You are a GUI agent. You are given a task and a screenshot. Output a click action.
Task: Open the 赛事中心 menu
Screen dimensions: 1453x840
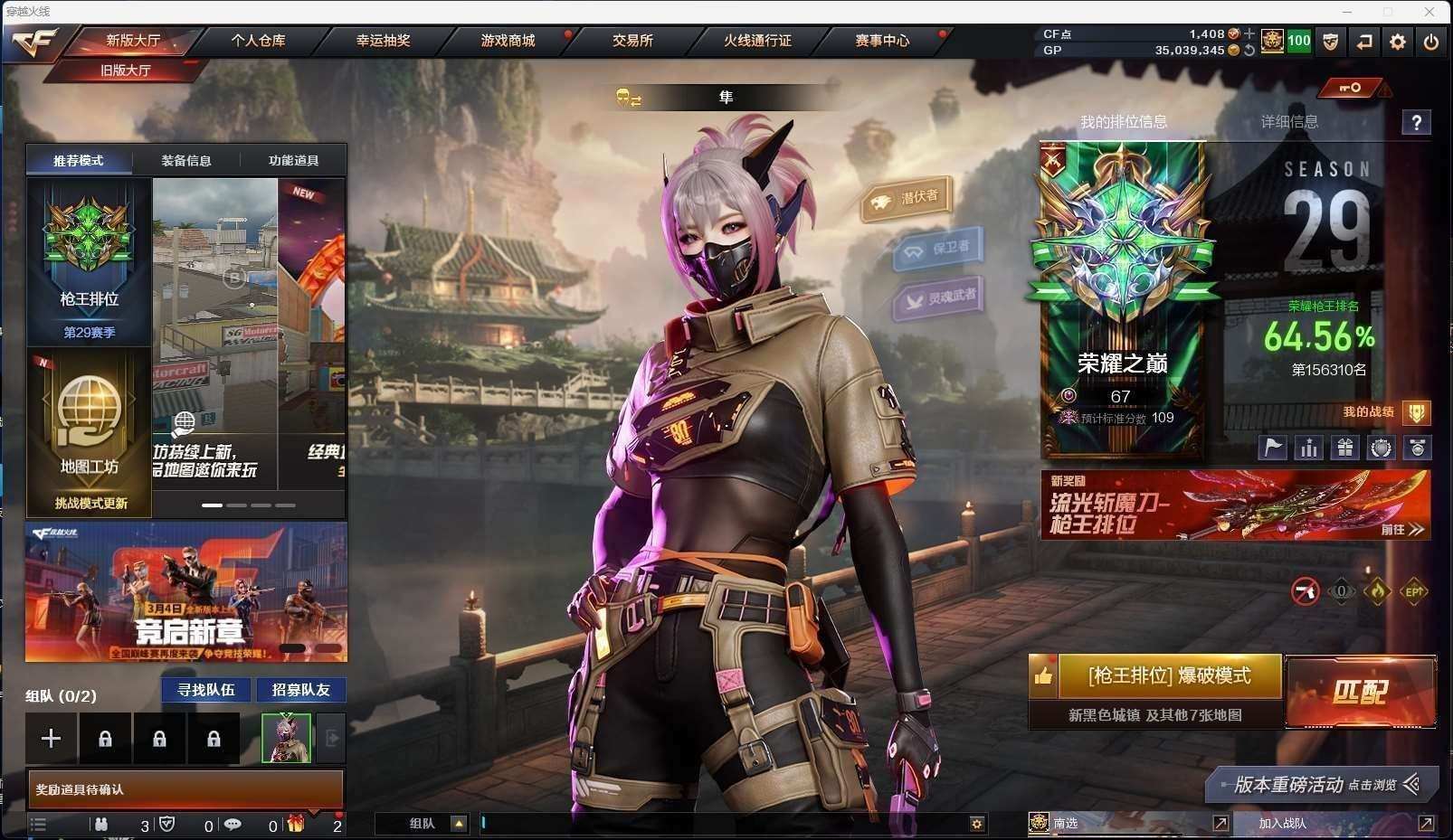point(882,41)
